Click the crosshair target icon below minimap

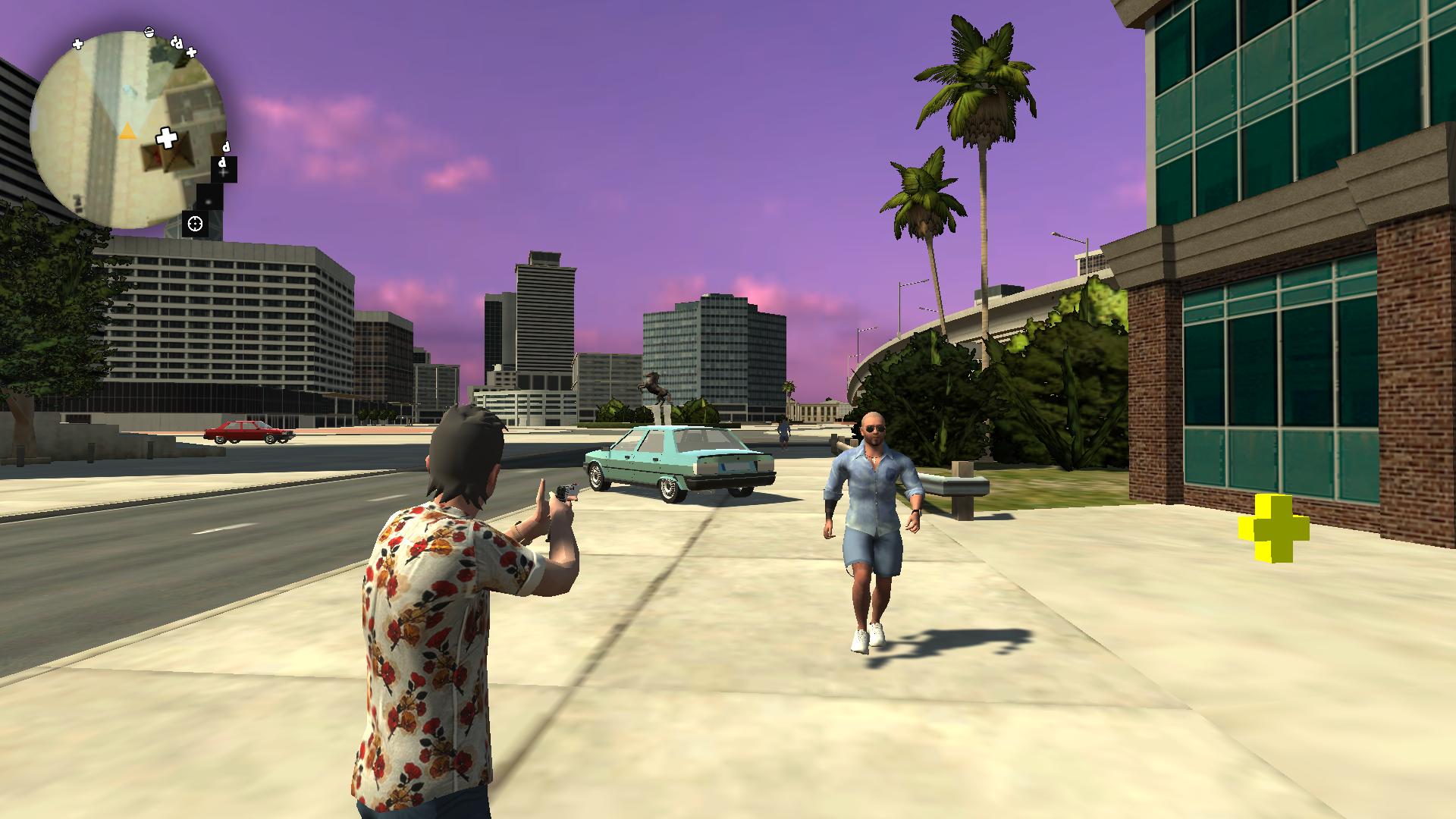tap(196, 224)
